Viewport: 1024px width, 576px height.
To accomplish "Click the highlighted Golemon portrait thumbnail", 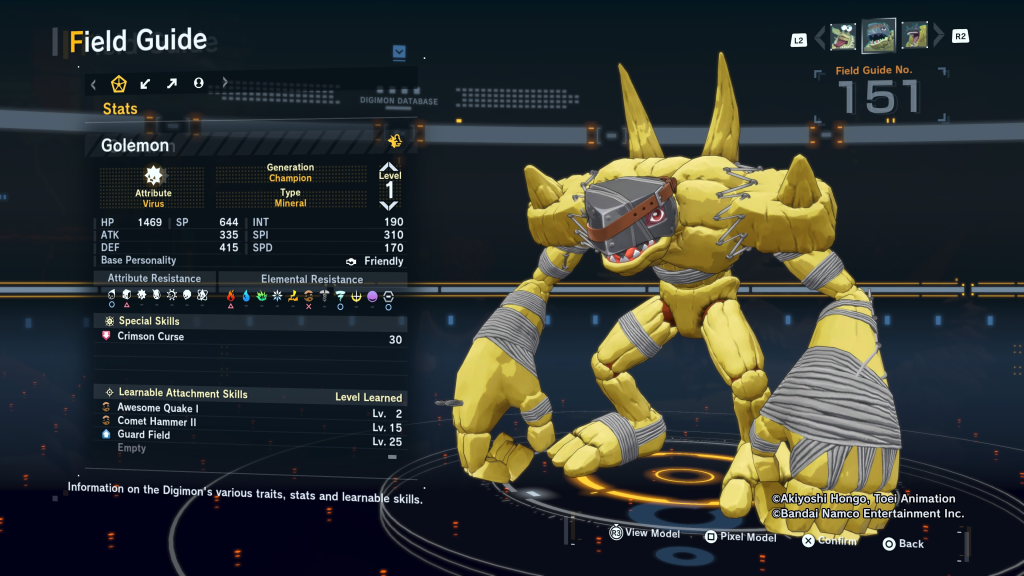I will (879, 36).
